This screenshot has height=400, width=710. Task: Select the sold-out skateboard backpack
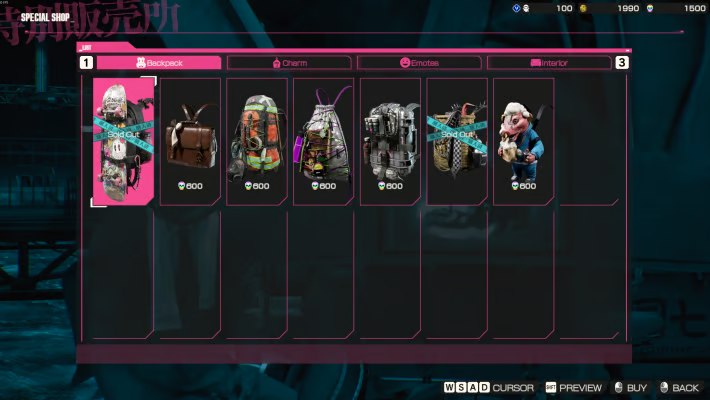click(x=123, y=140)
